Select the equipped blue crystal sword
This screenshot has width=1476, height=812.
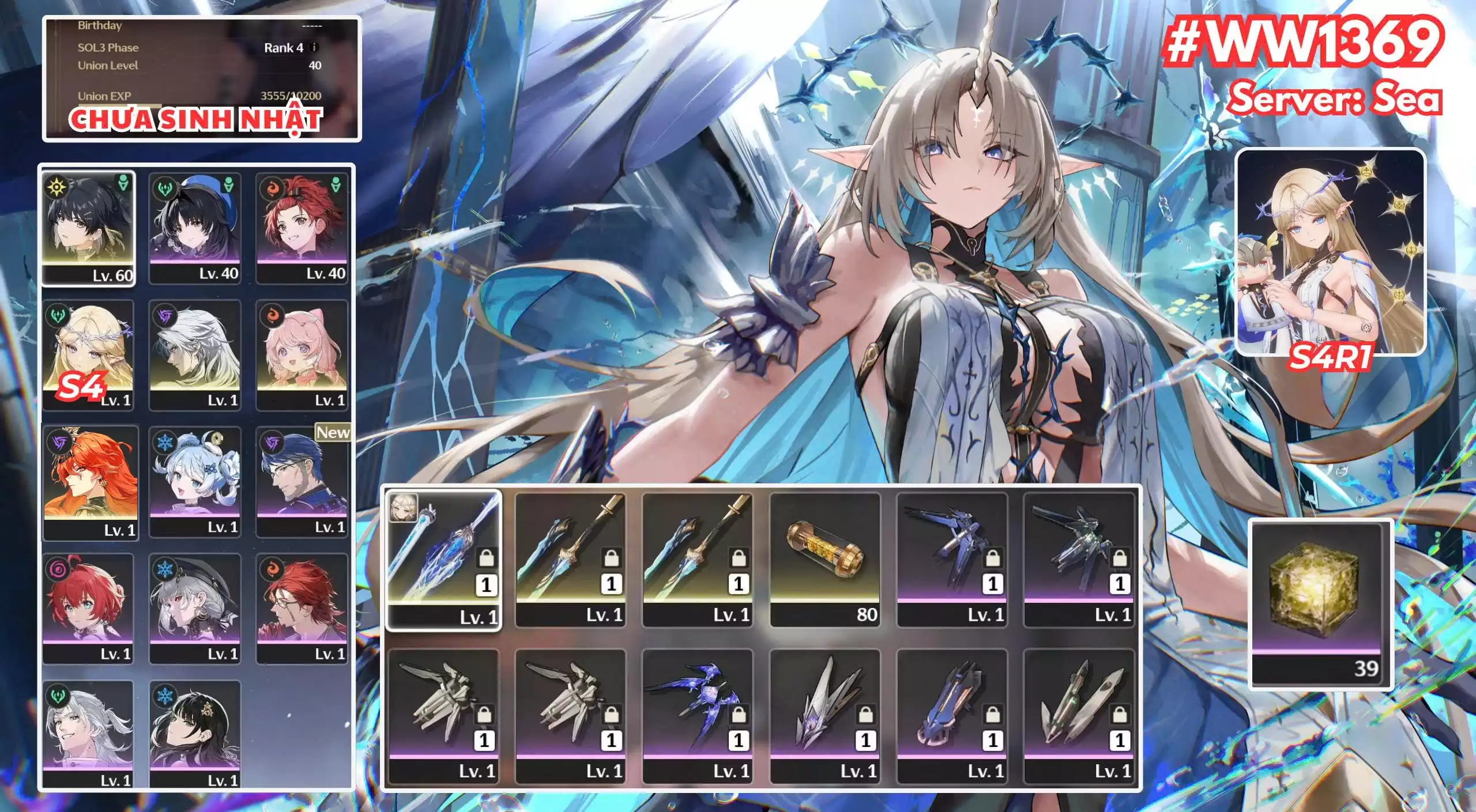(443, 559)
